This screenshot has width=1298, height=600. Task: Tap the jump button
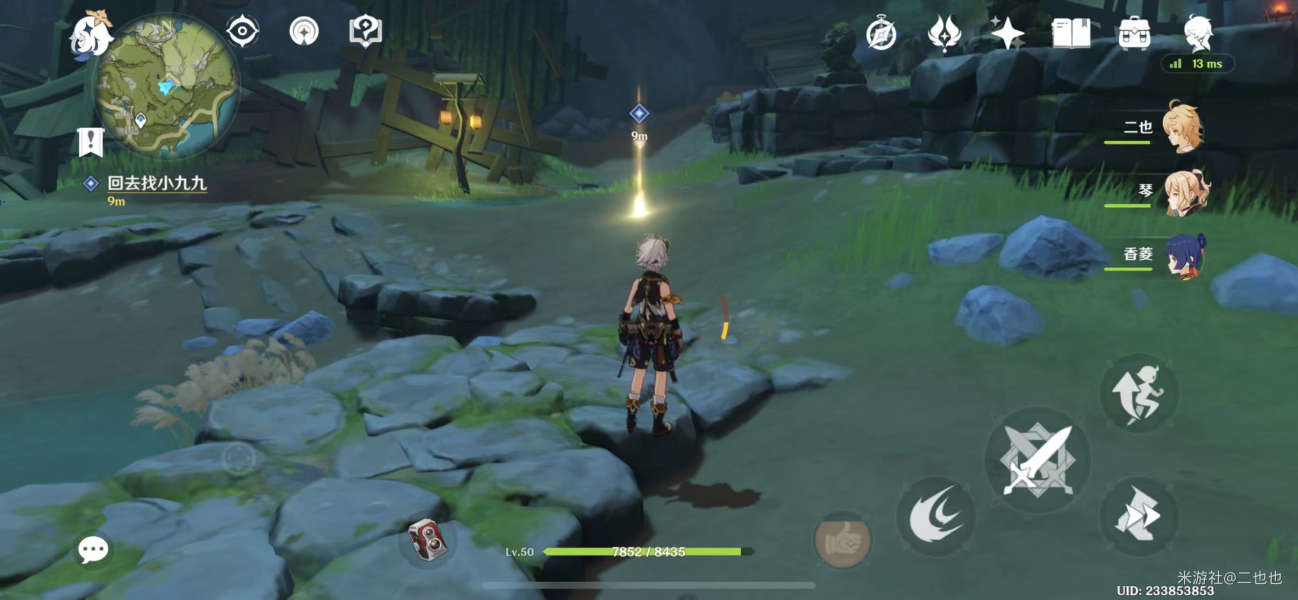click(x=1139, y=393)
